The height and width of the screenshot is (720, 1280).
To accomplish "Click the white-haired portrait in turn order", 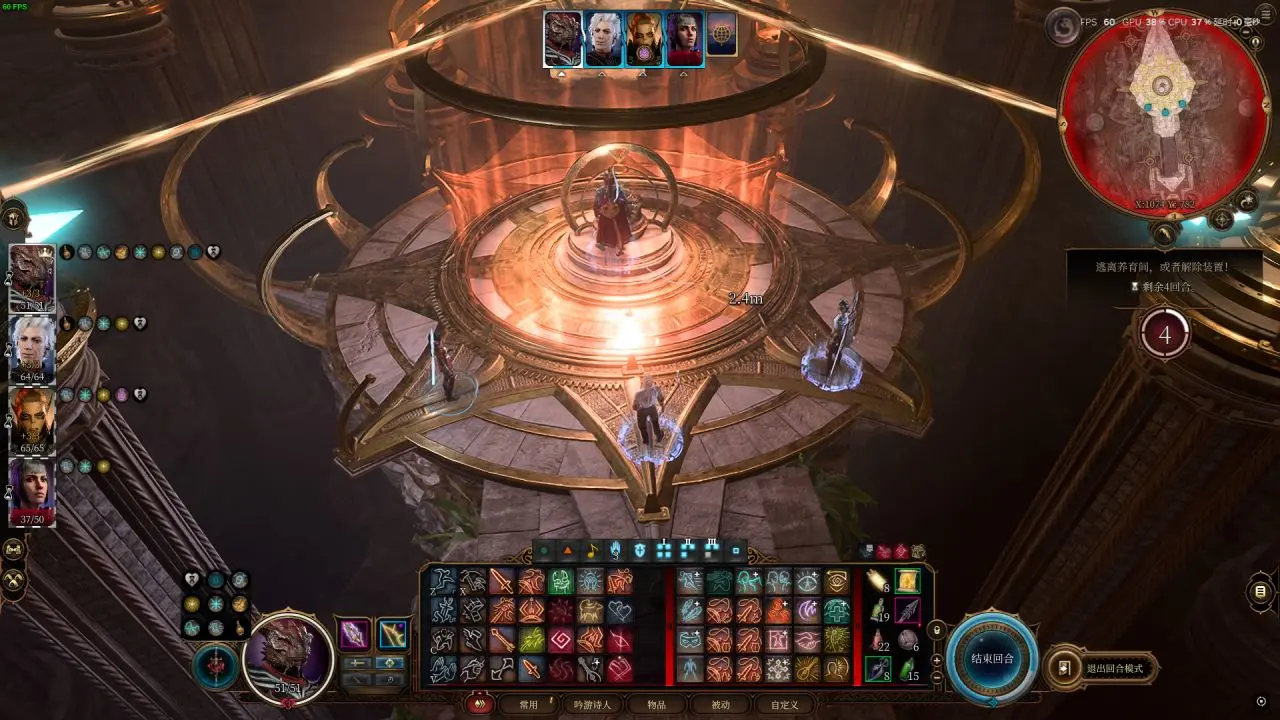I will (x=602, y=39).
